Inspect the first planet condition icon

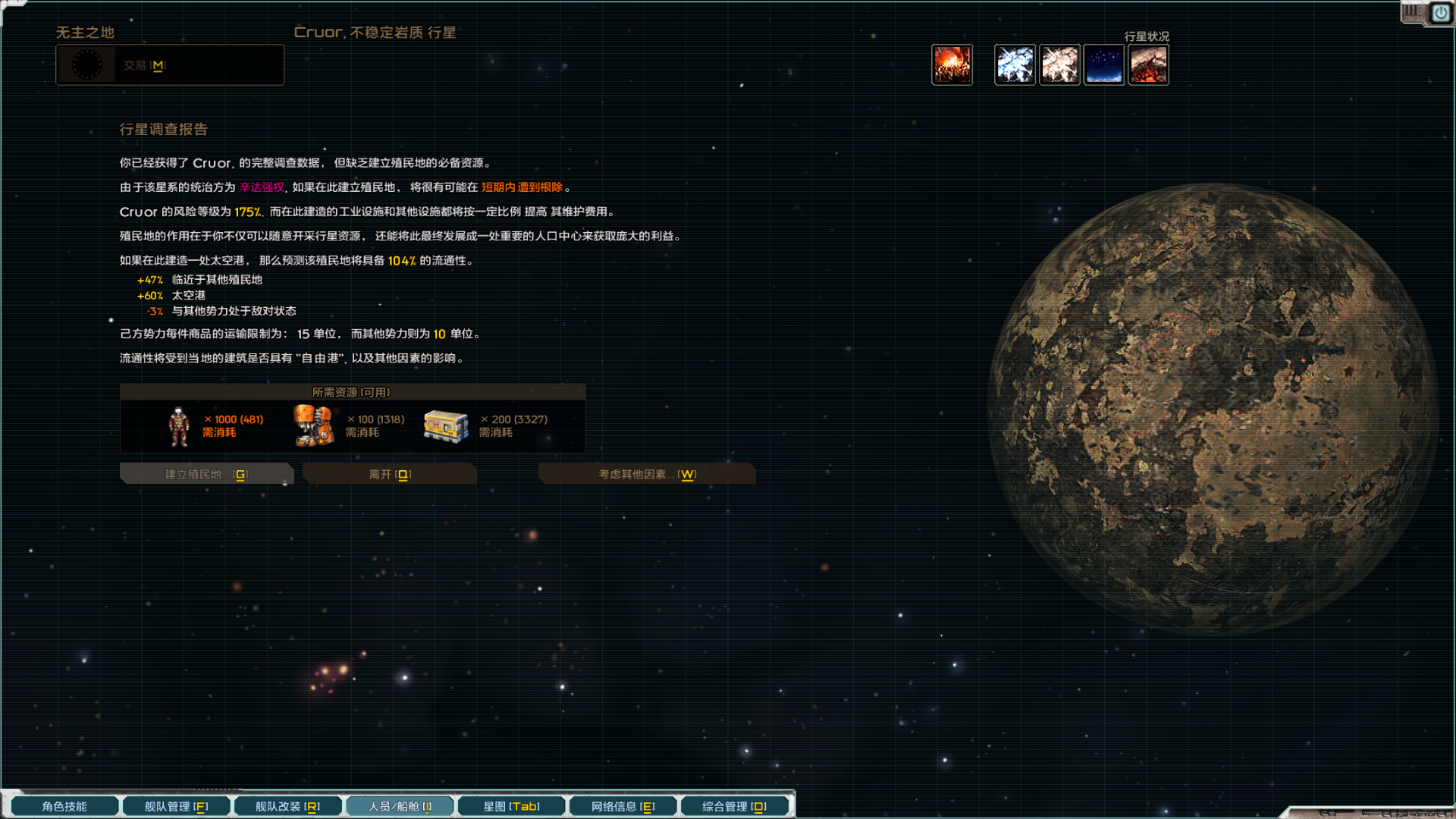coord(952,64)
